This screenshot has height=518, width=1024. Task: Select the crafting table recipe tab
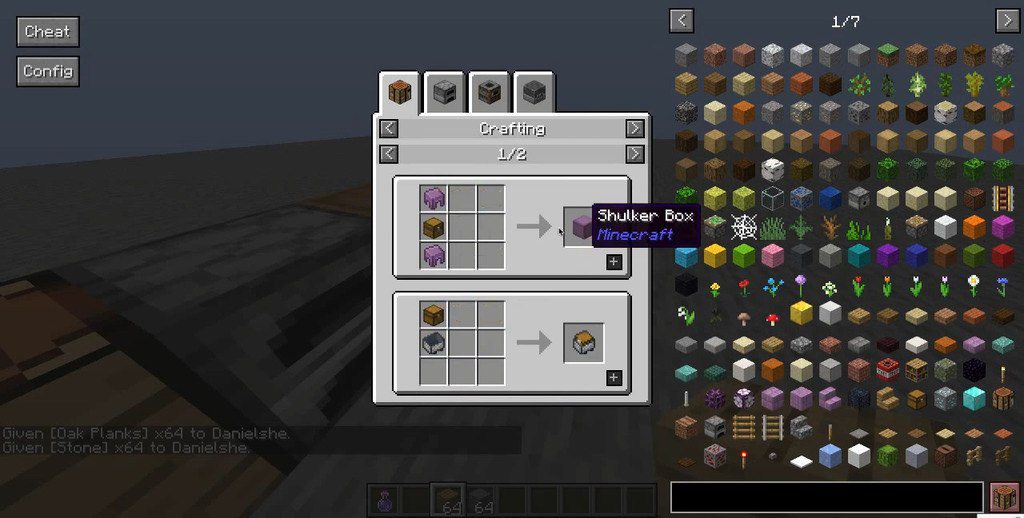tap(399, 93)
